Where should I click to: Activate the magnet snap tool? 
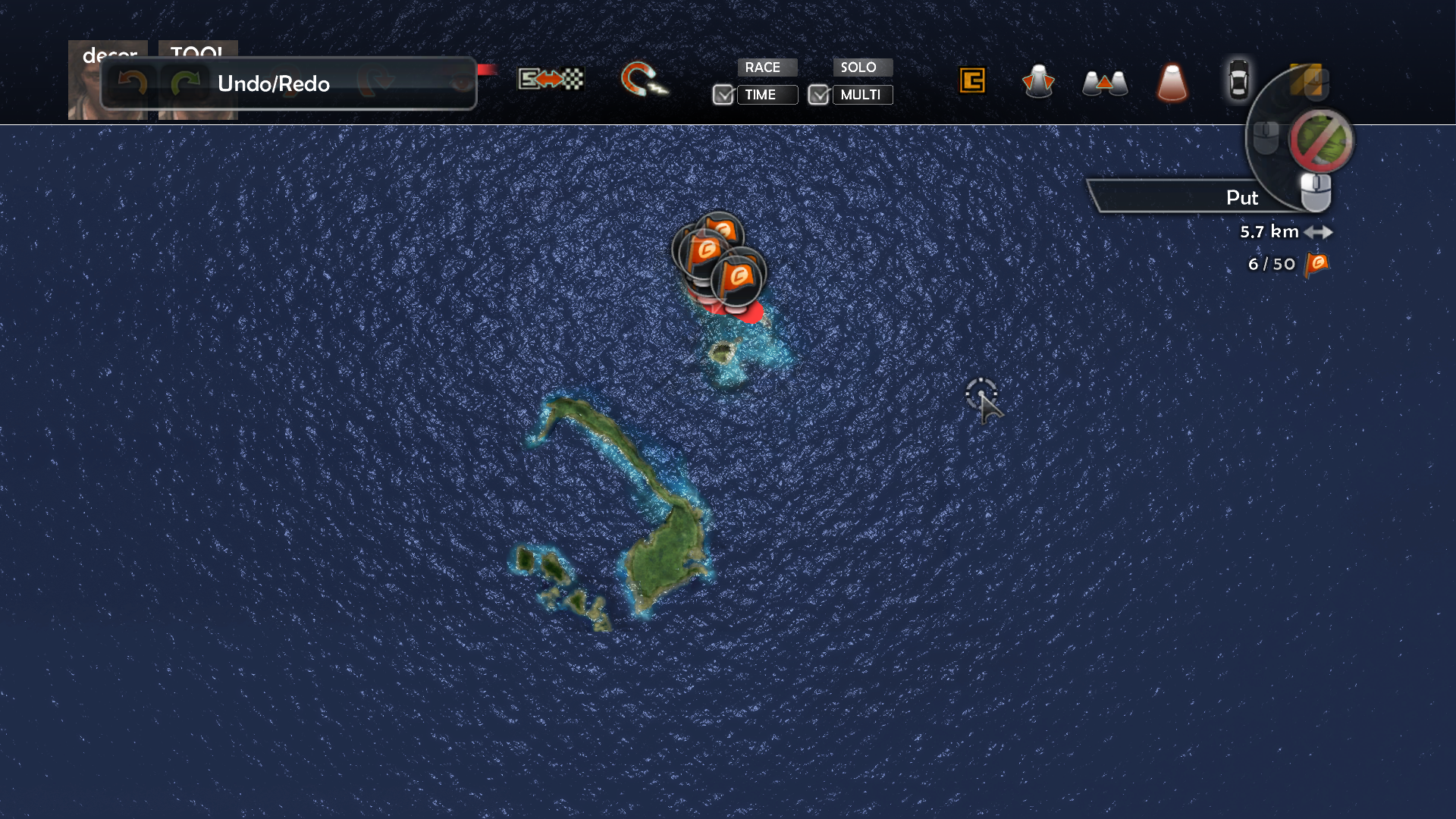click(x=643, y=80)
